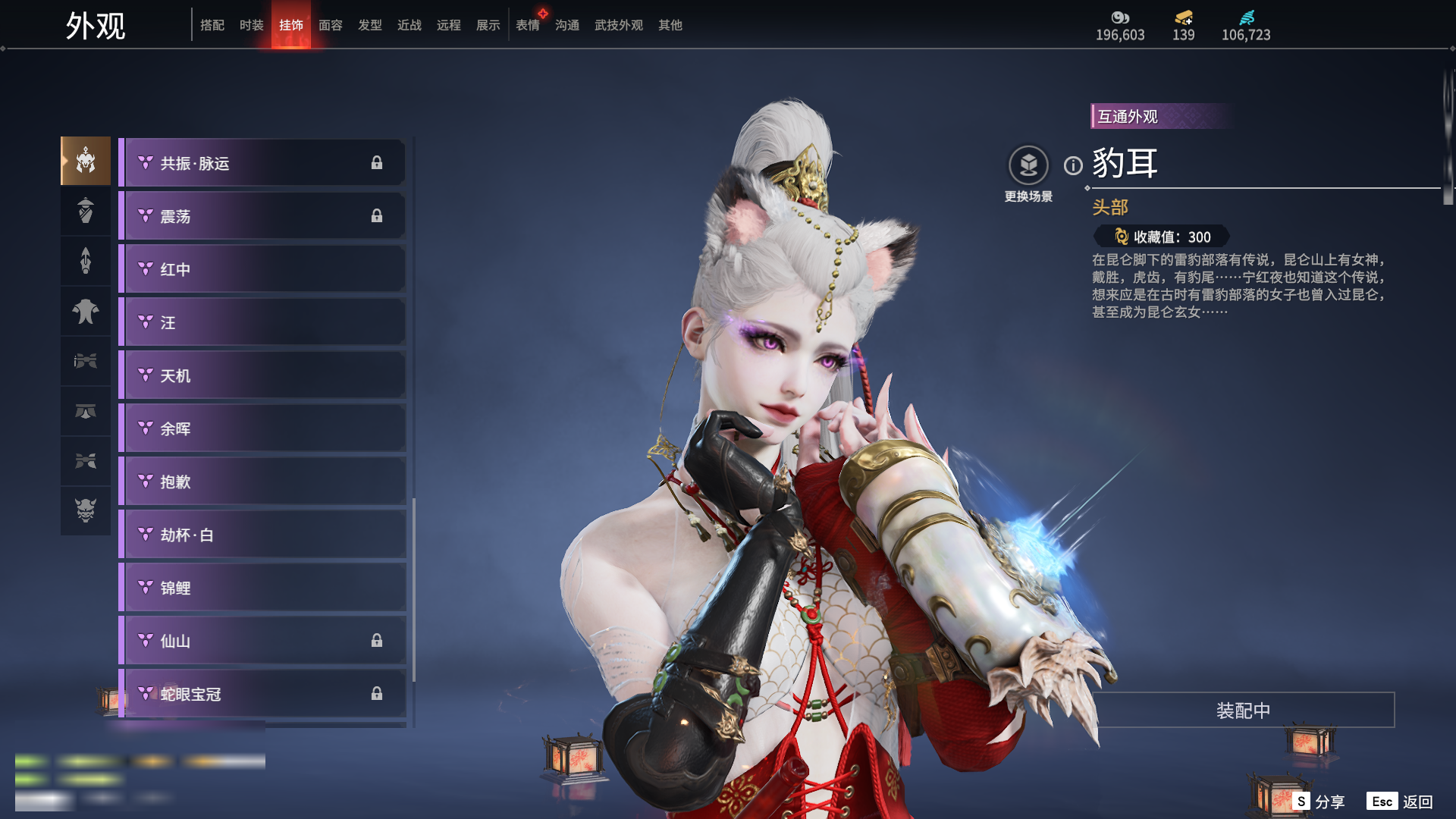
Task: Go to the 发型 tab
Action: coord(369,25)
